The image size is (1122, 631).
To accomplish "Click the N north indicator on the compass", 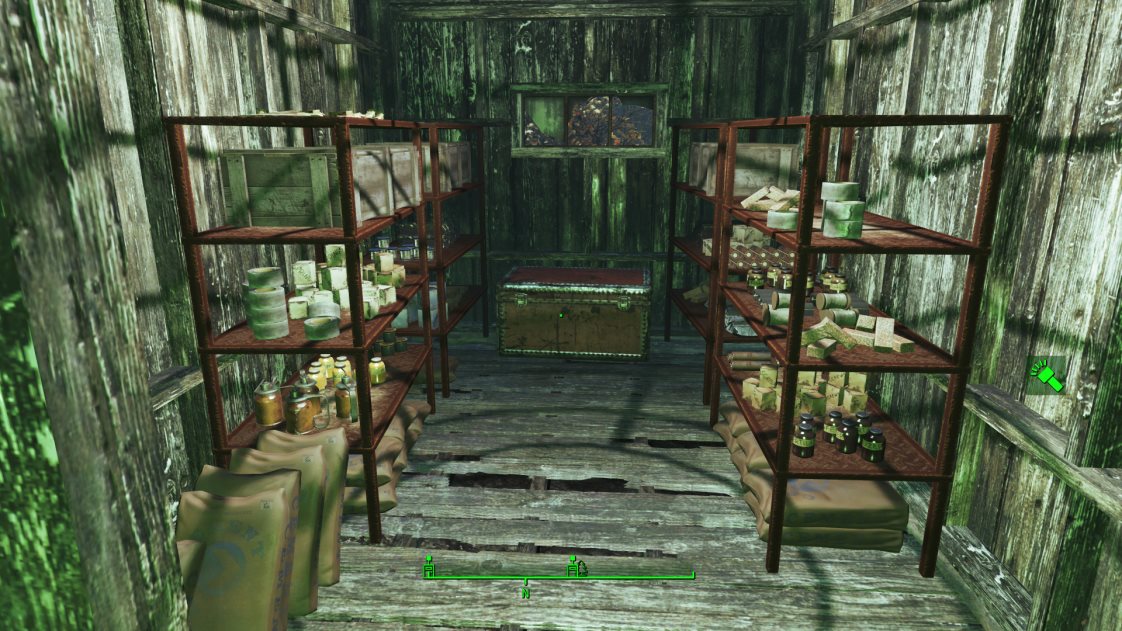I will coord(525,593).
